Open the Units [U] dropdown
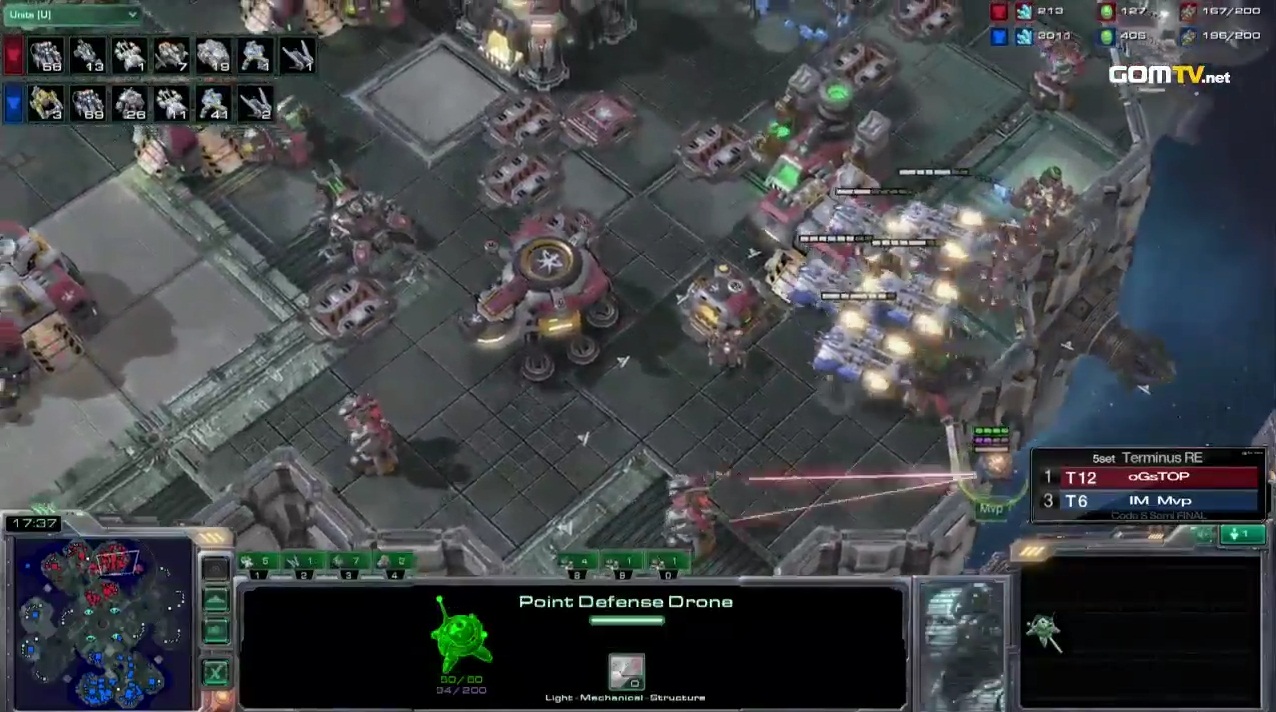 coord(72,15)
